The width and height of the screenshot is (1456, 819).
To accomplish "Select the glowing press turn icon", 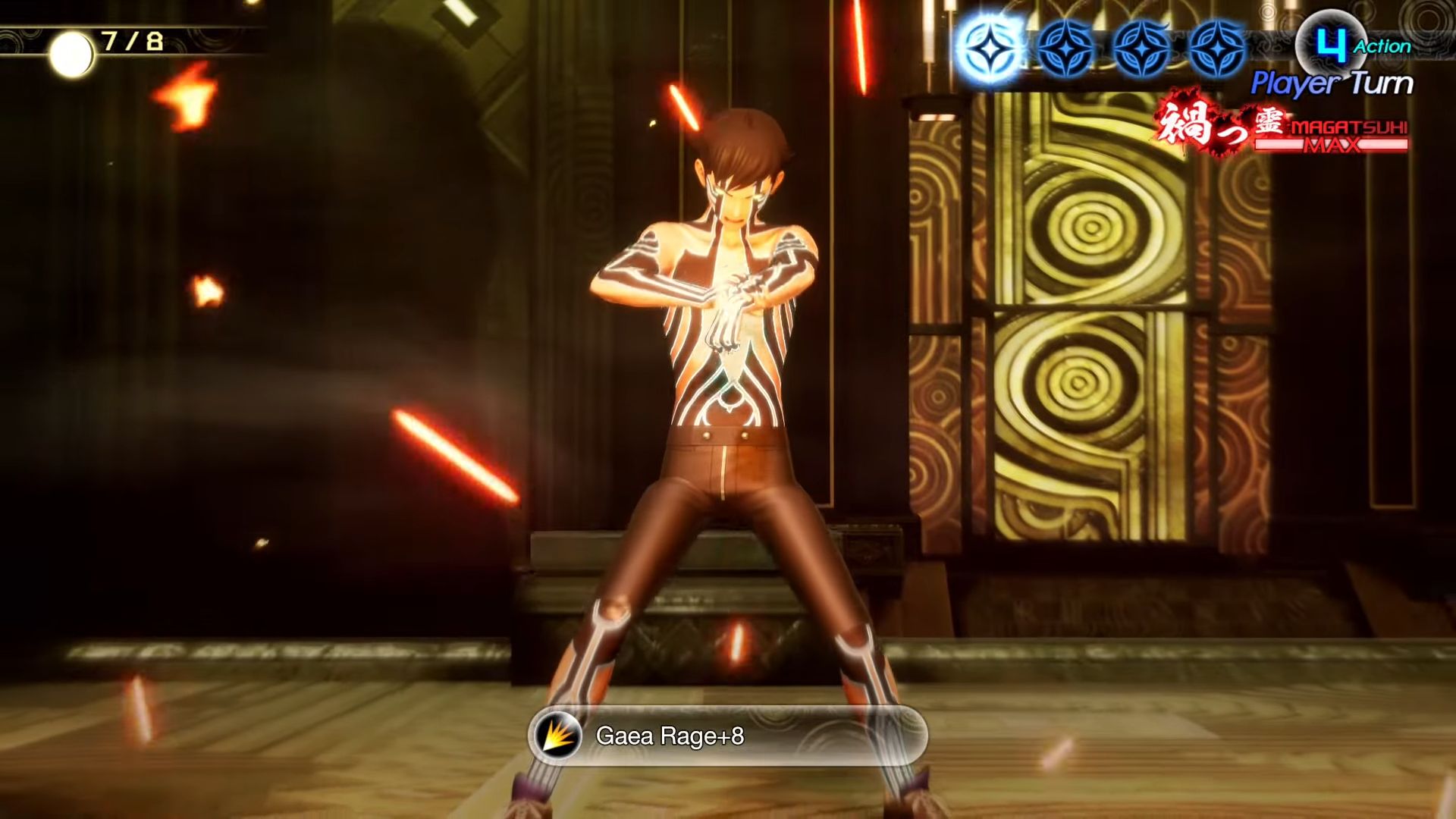I will click(989, 48).
